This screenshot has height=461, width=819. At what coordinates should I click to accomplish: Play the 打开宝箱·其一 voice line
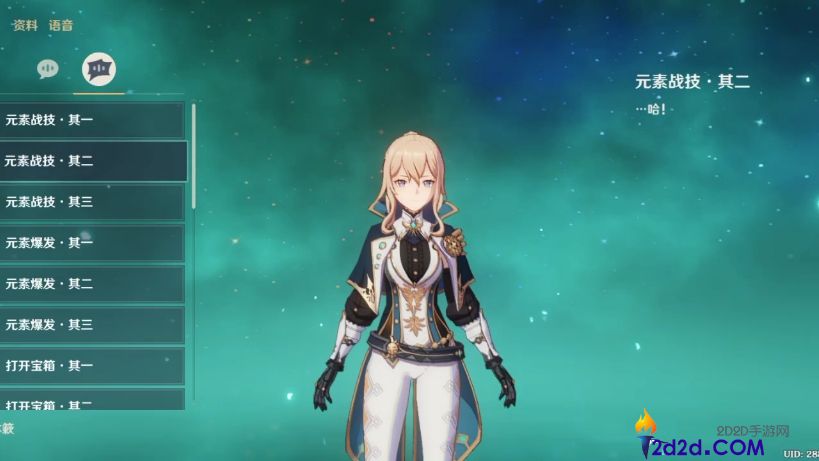(92, 366)
